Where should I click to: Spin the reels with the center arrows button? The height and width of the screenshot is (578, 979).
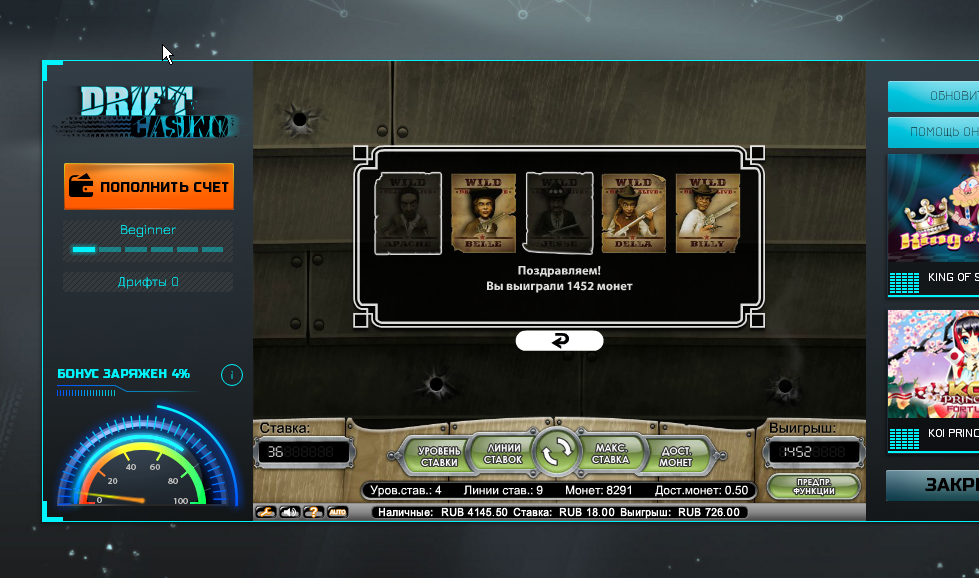(x=555, y=454)
